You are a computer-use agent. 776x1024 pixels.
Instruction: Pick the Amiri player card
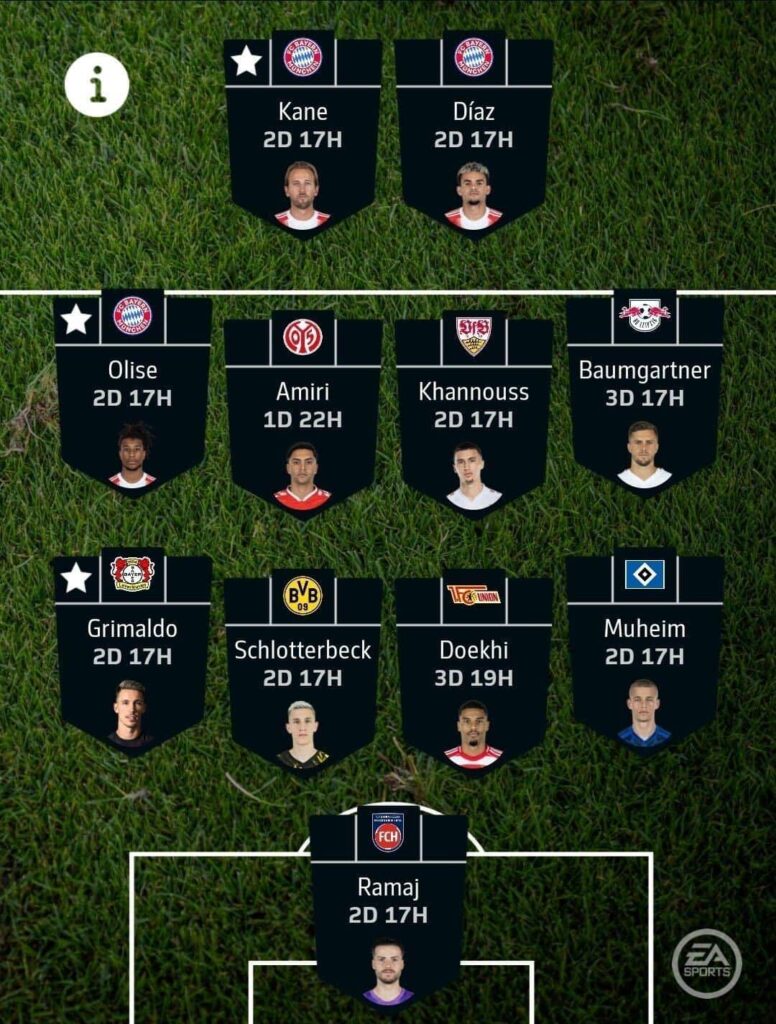303,415
